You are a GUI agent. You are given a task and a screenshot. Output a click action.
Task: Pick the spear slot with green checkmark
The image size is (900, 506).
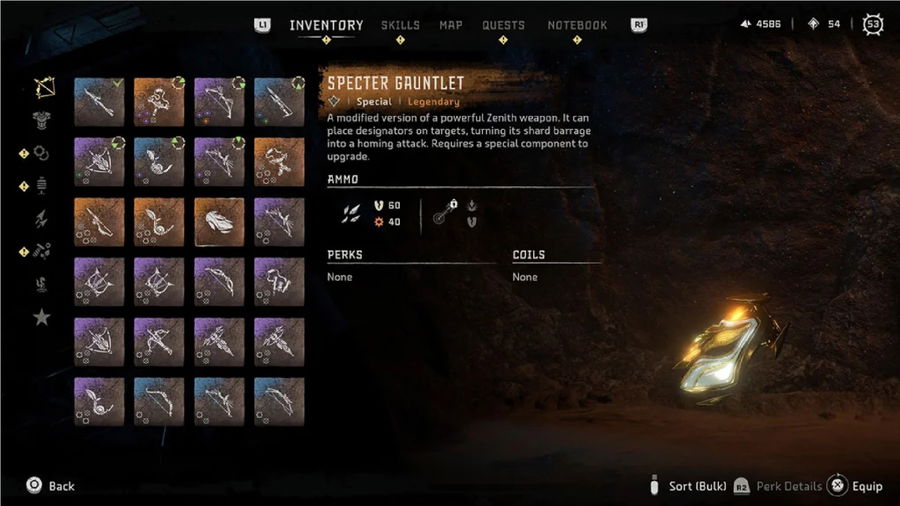click(x=99, y=102)
